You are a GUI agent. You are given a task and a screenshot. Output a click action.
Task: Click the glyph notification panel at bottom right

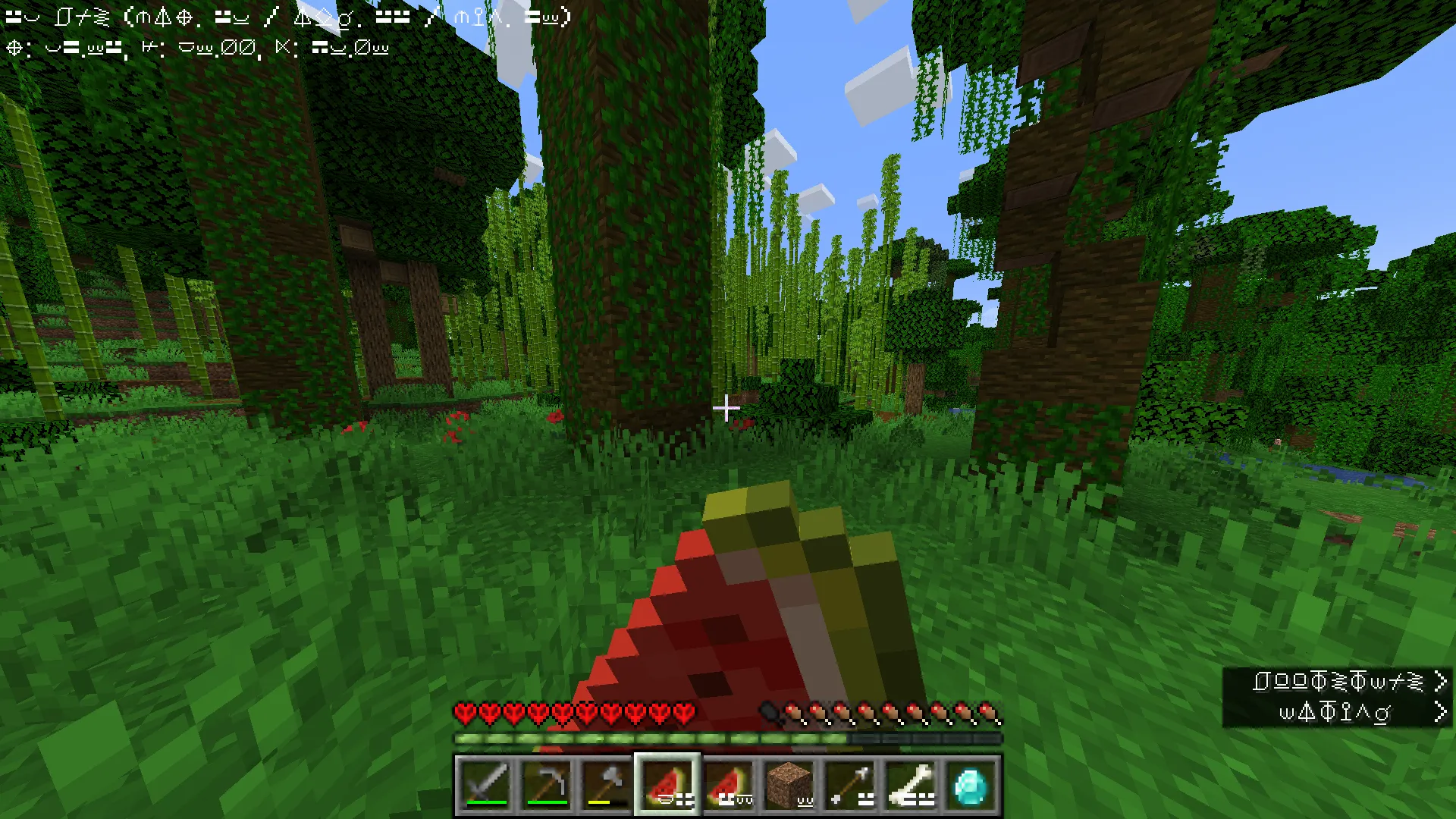coord(1338,698)
